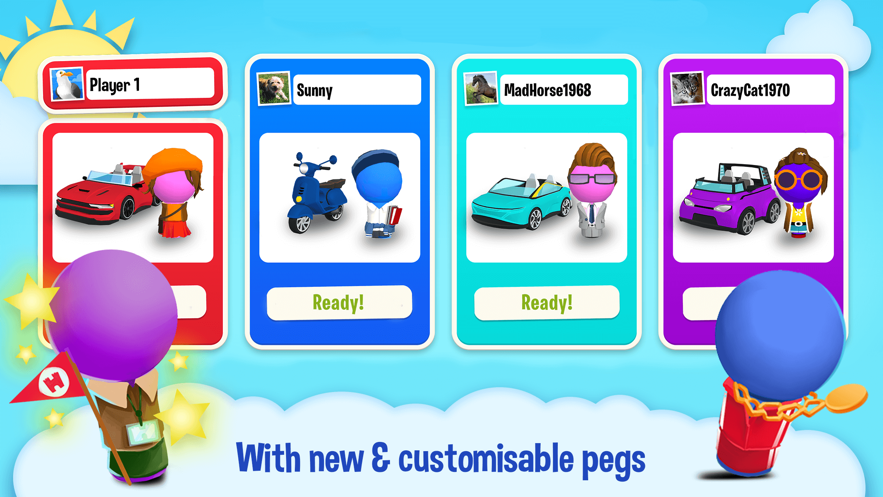
Task: Click MadHorse1968's horse avatar
Action: point(480,88)
